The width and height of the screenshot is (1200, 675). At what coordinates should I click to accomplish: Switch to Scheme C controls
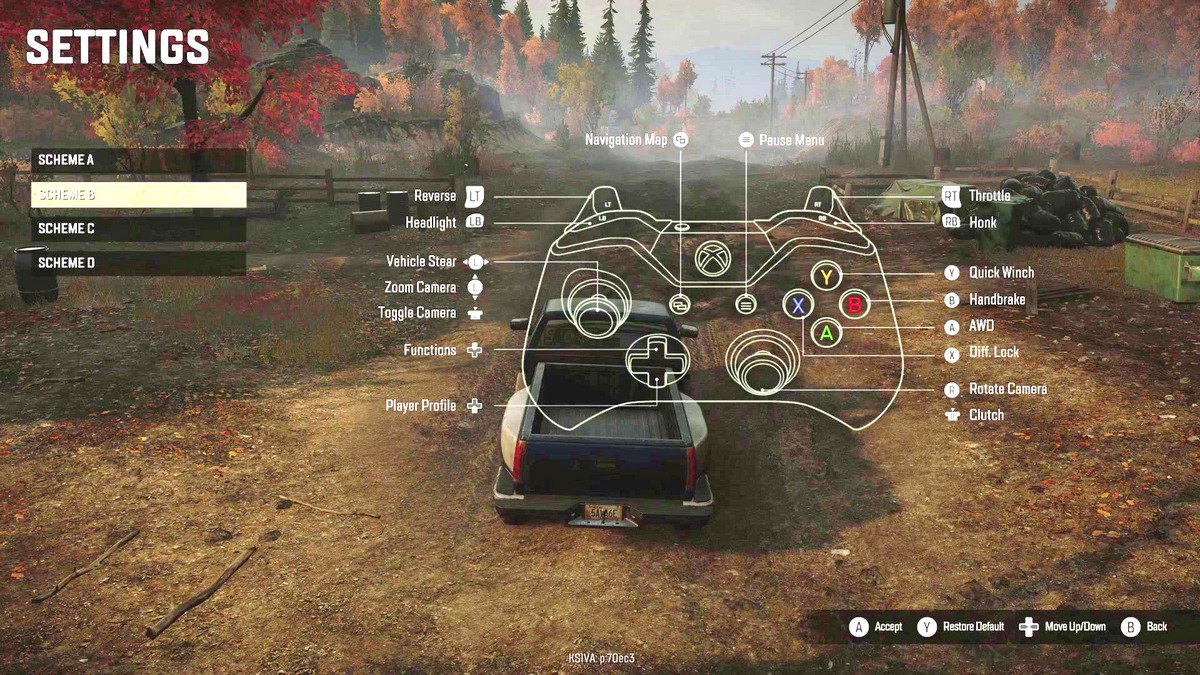(138, 228)
